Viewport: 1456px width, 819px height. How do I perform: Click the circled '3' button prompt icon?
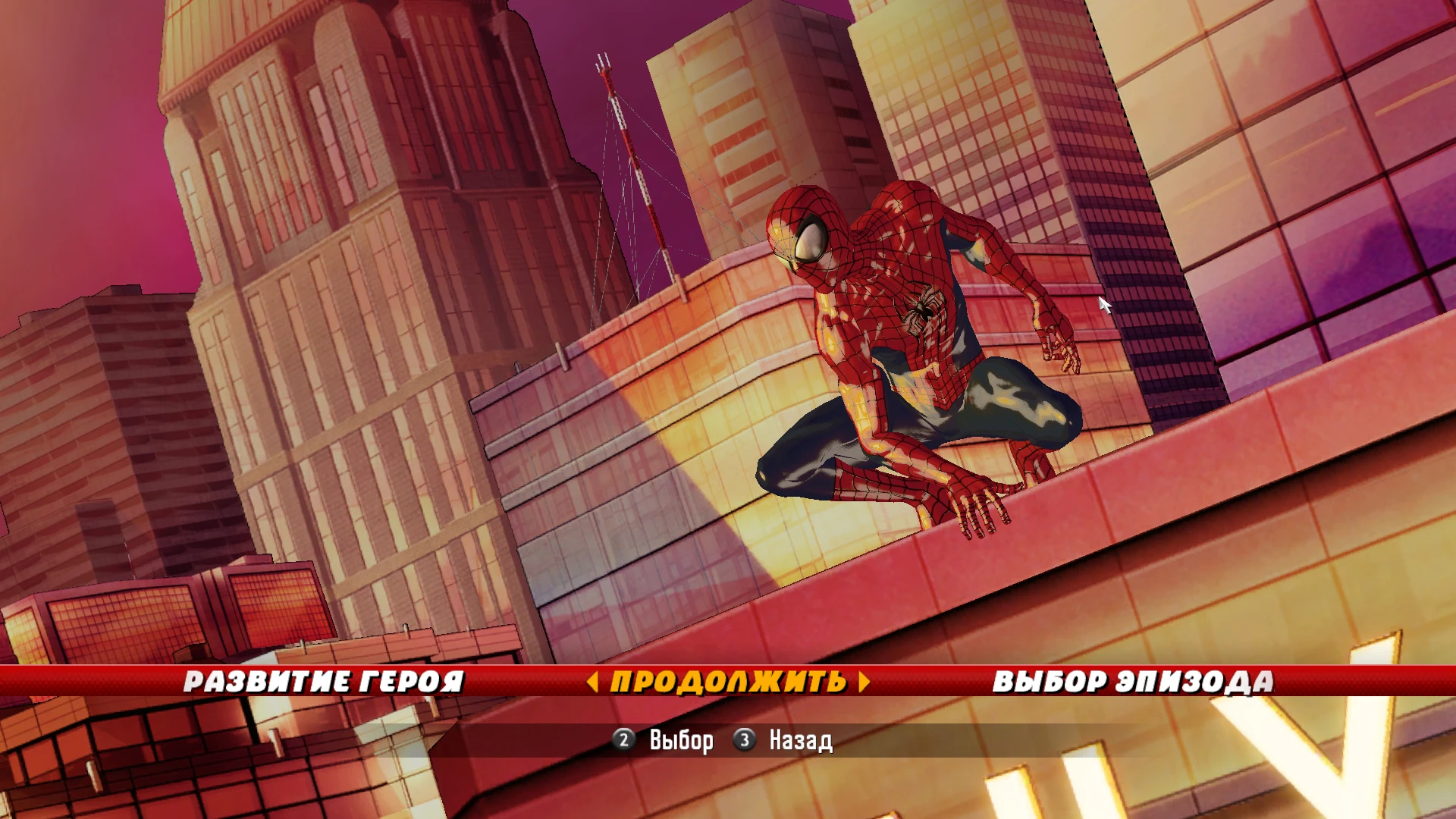coord(745,739)
